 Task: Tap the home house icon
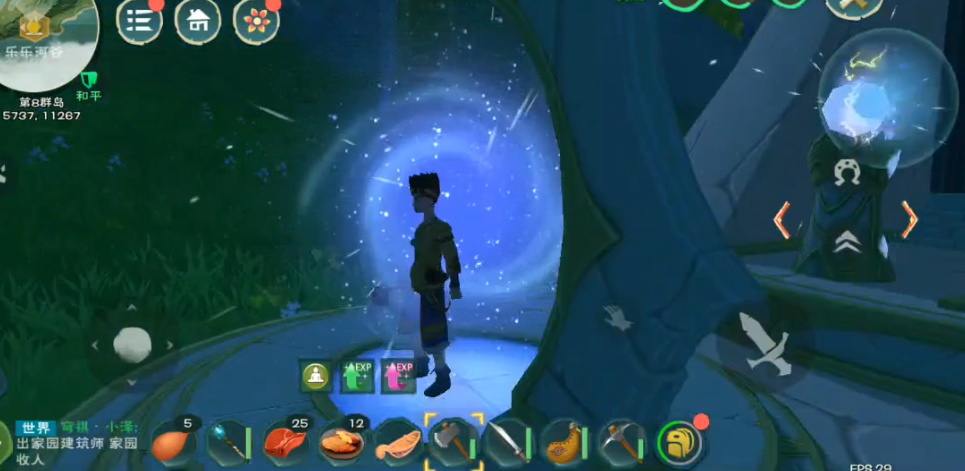pyautogui.click(x=198, y=21)
